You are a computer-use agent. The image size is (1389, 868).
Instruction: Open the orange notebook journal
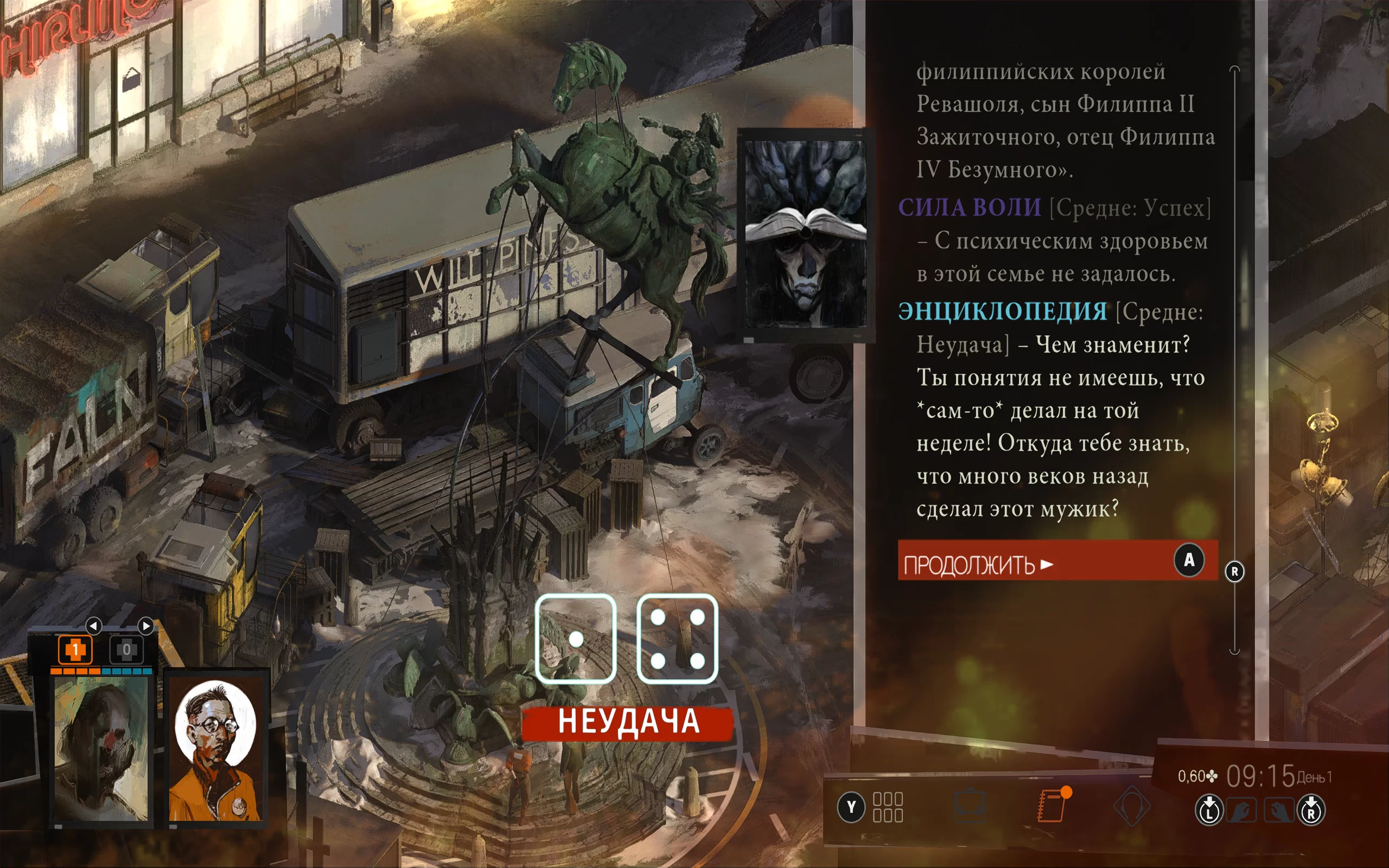pyautogui.click(x=1052, y=806)
